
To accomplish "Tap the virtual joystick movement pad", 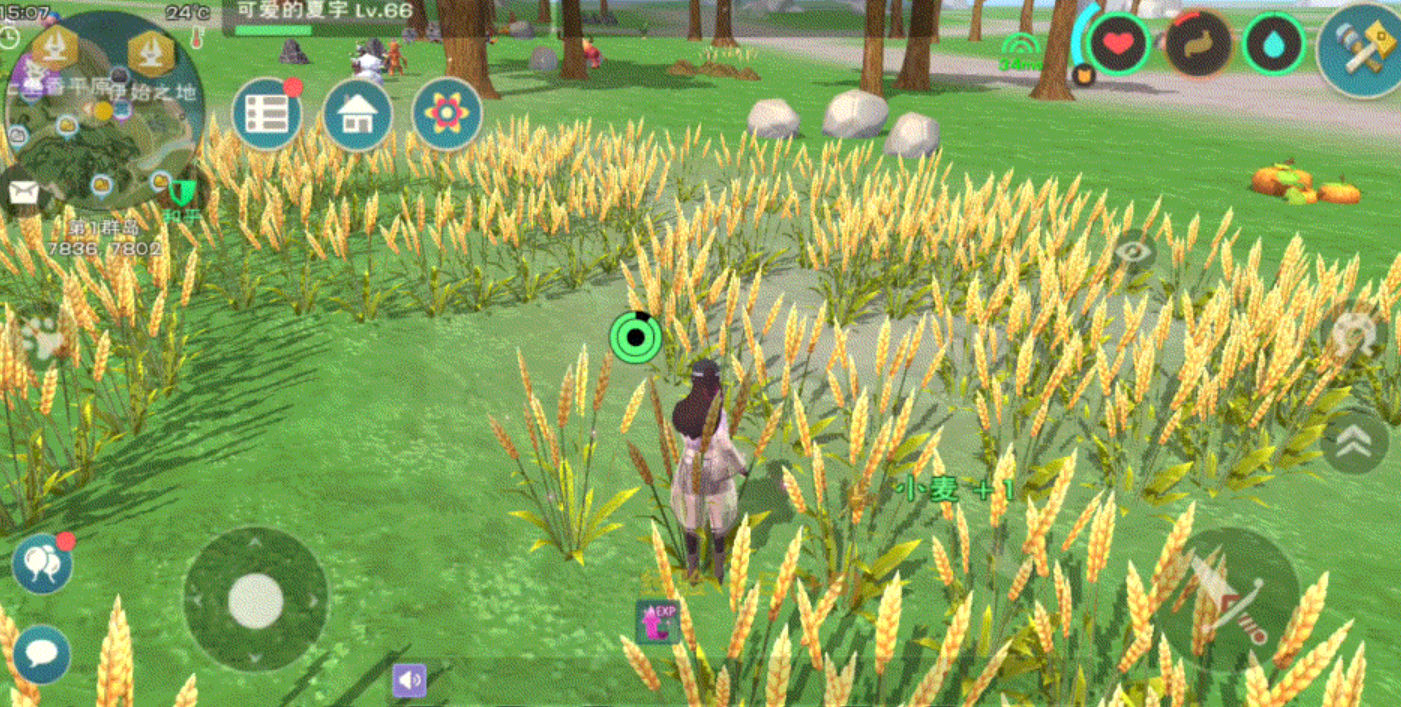I will coord(256,600).
